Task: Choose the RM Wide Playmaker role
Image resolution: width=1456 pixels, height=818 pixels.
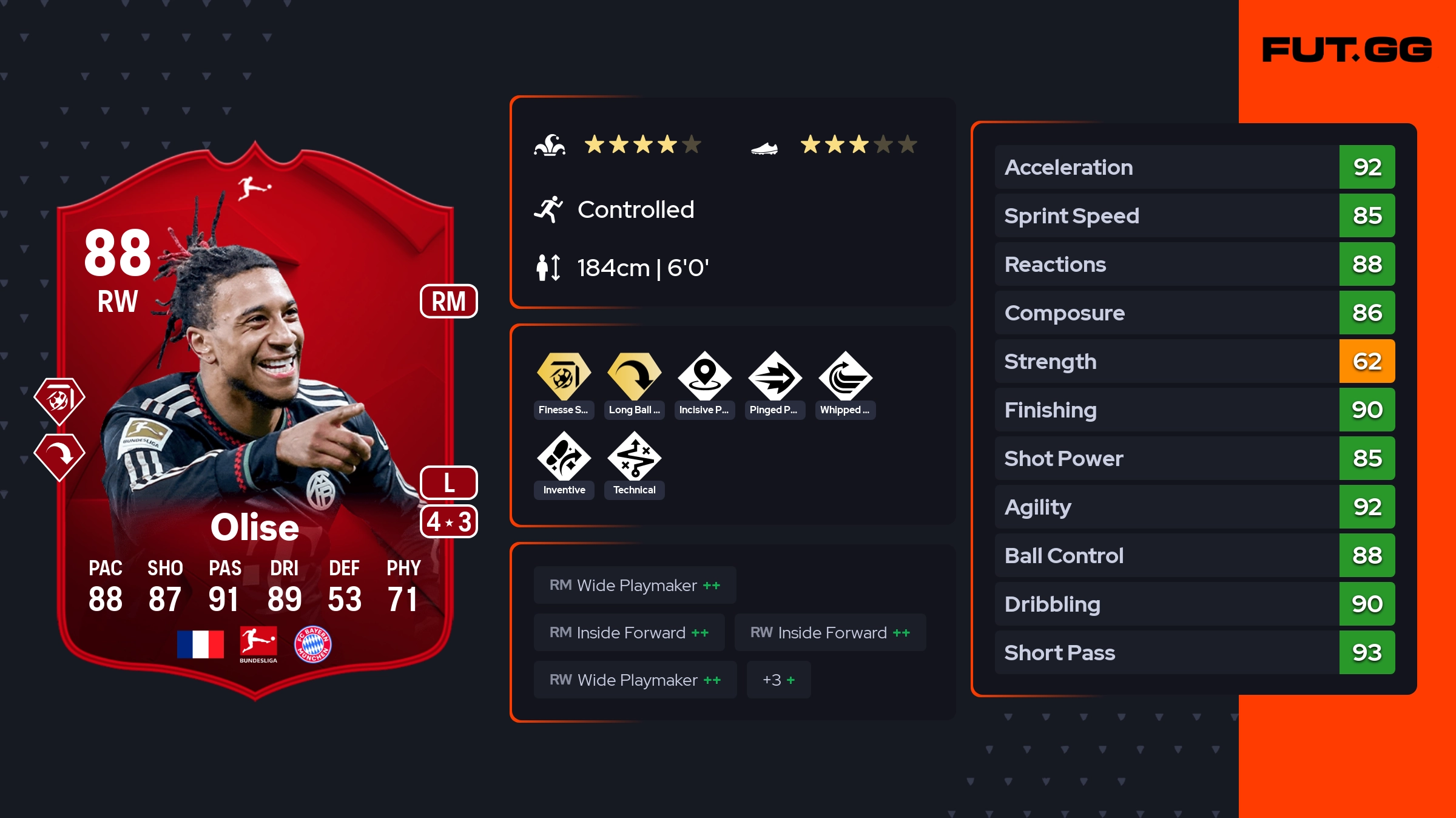Action: click(x=635, y=585)
